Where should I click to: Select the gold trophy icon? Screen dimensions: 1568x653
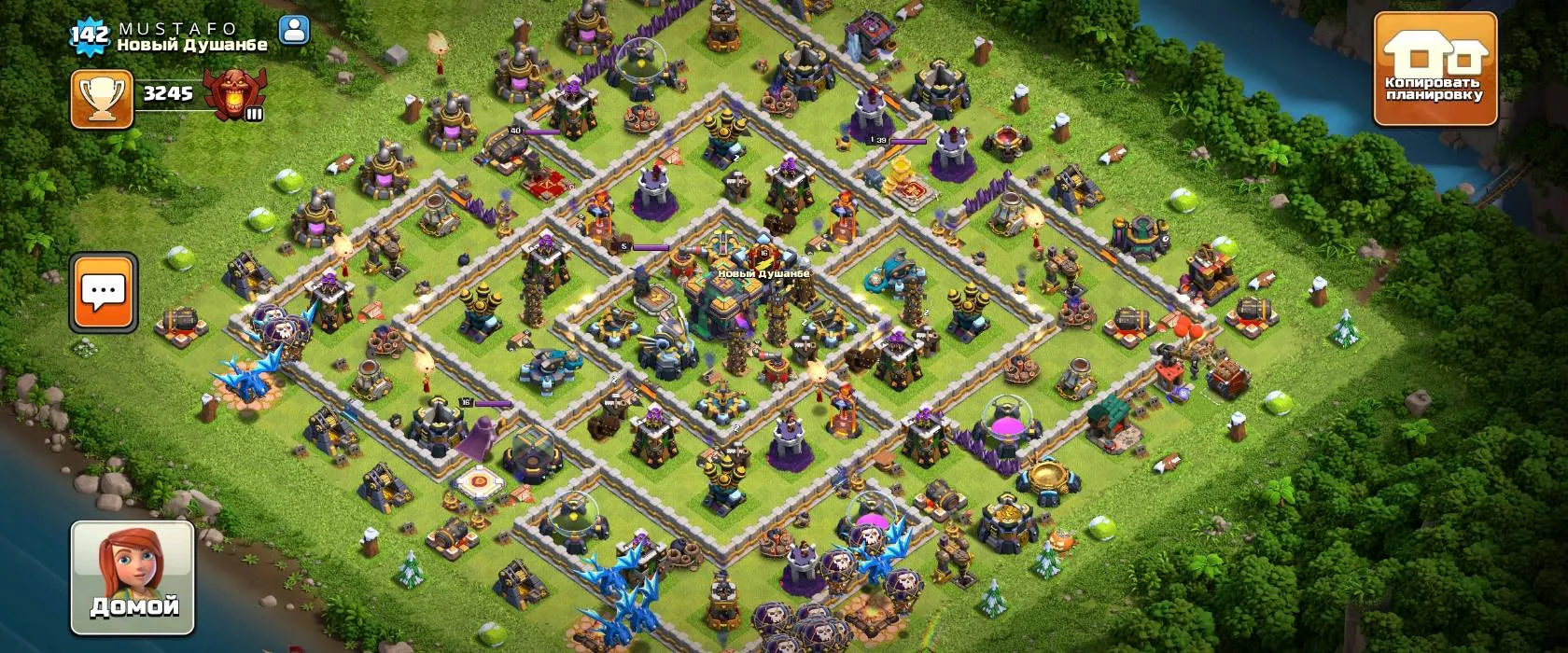pos(102,98)
